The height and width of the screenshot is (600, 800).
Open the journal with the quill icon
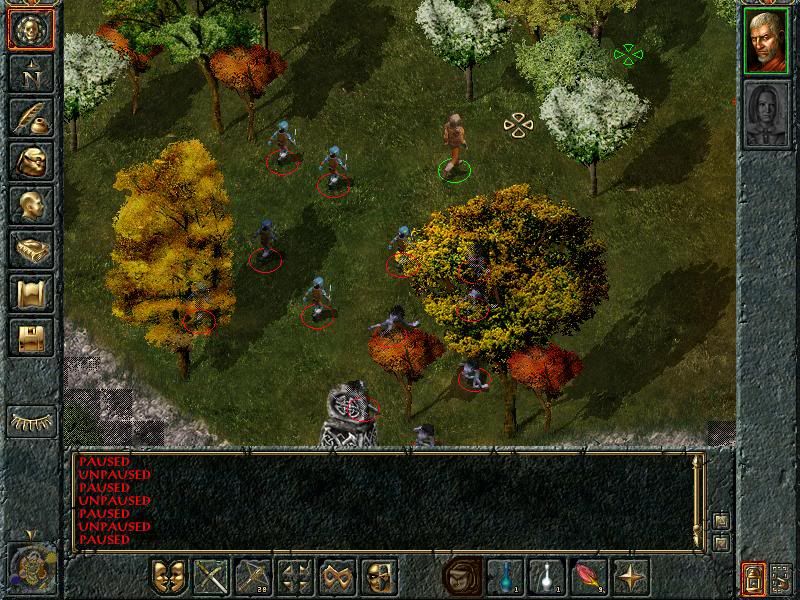31,117
